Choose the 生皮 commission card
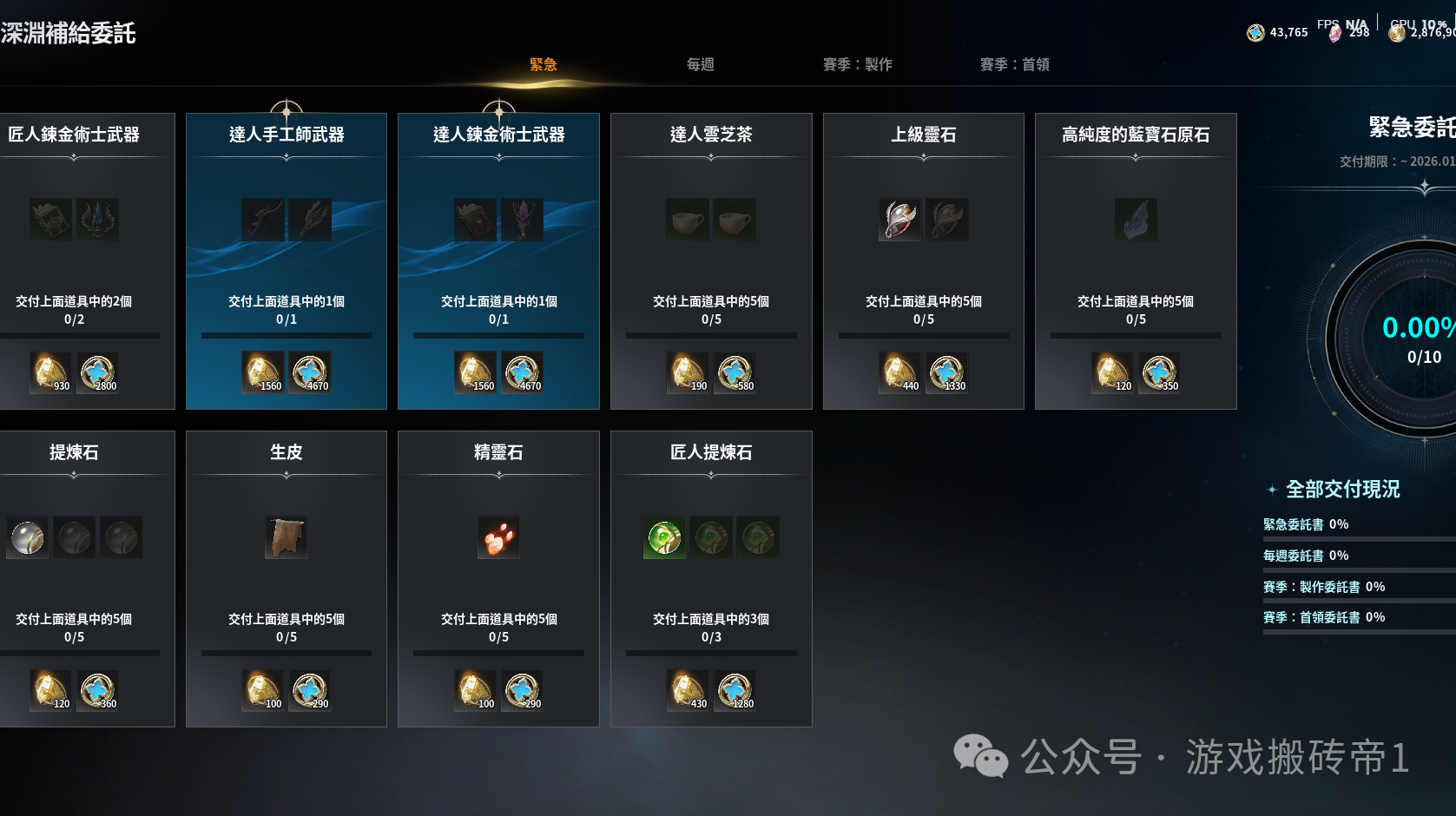Image resolution: width=1456 pixels, height=816 pixels. pos(287,578)
